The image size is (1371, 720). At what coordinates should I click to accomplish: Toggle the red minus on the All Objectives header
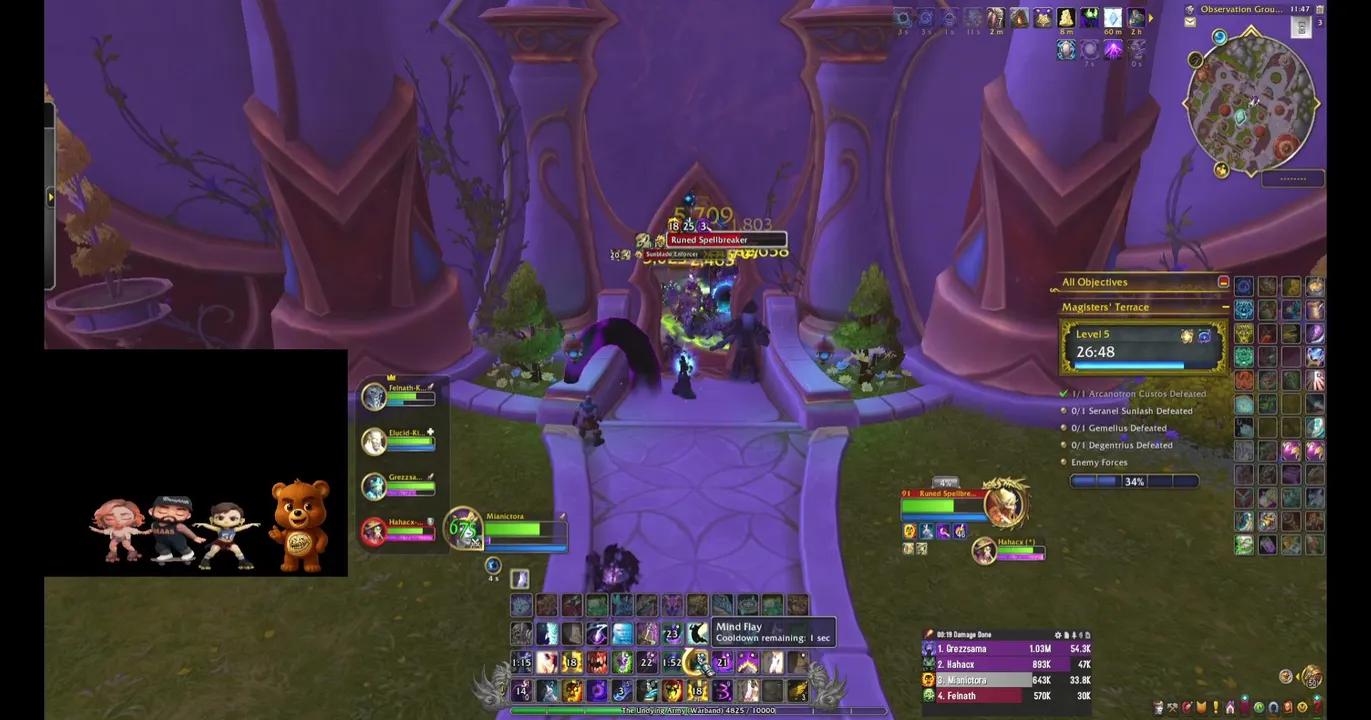1223,282
